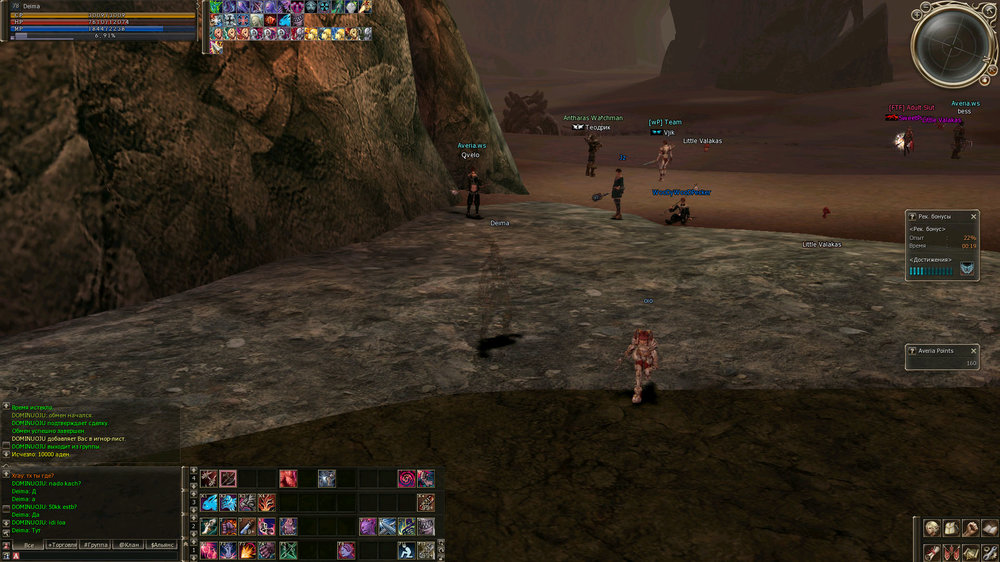Activate the pink spiral skill on hotbar
Image resolution: width=1000 pixels, height=562 pixels.
tap(406, 479)
